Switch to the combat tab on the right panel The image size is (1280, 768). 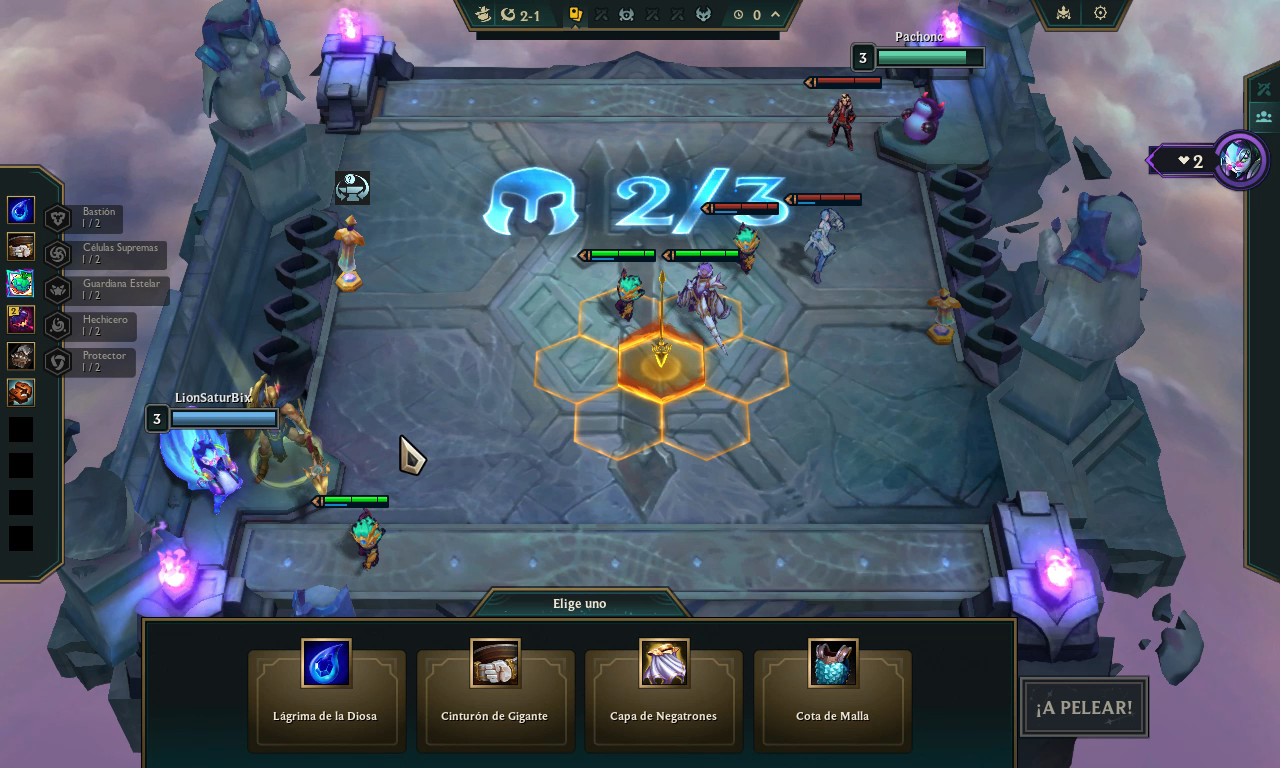click(1264, 89)
